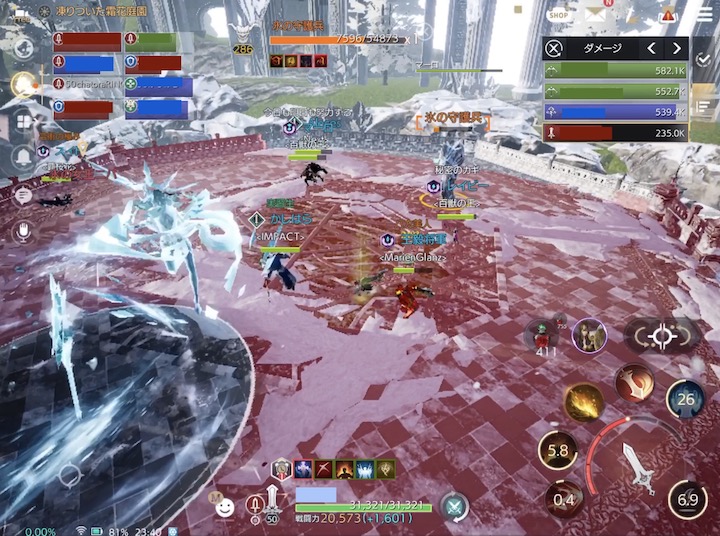This screenshot has height=536, width=720.
Task: Close the damage meter panel
Action: coord(554,49)
